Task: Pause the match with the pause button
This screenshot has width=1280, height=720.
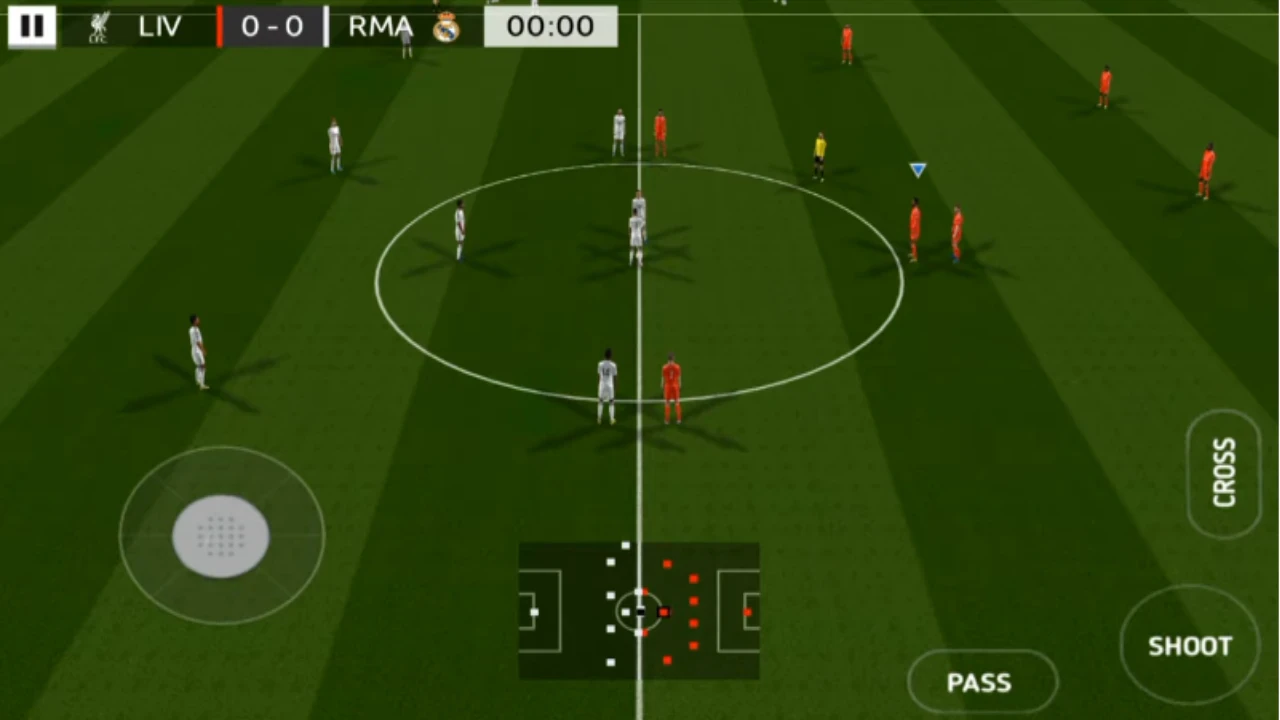Action: pos(32,26)
